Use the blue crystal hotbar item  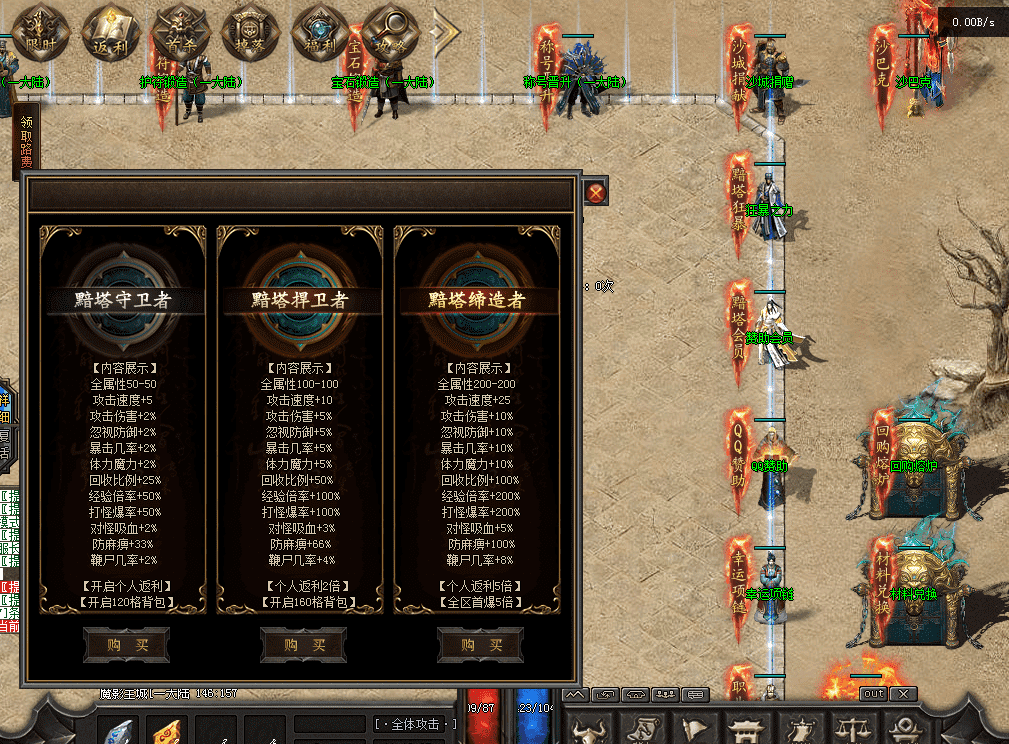tap(118, 731)
